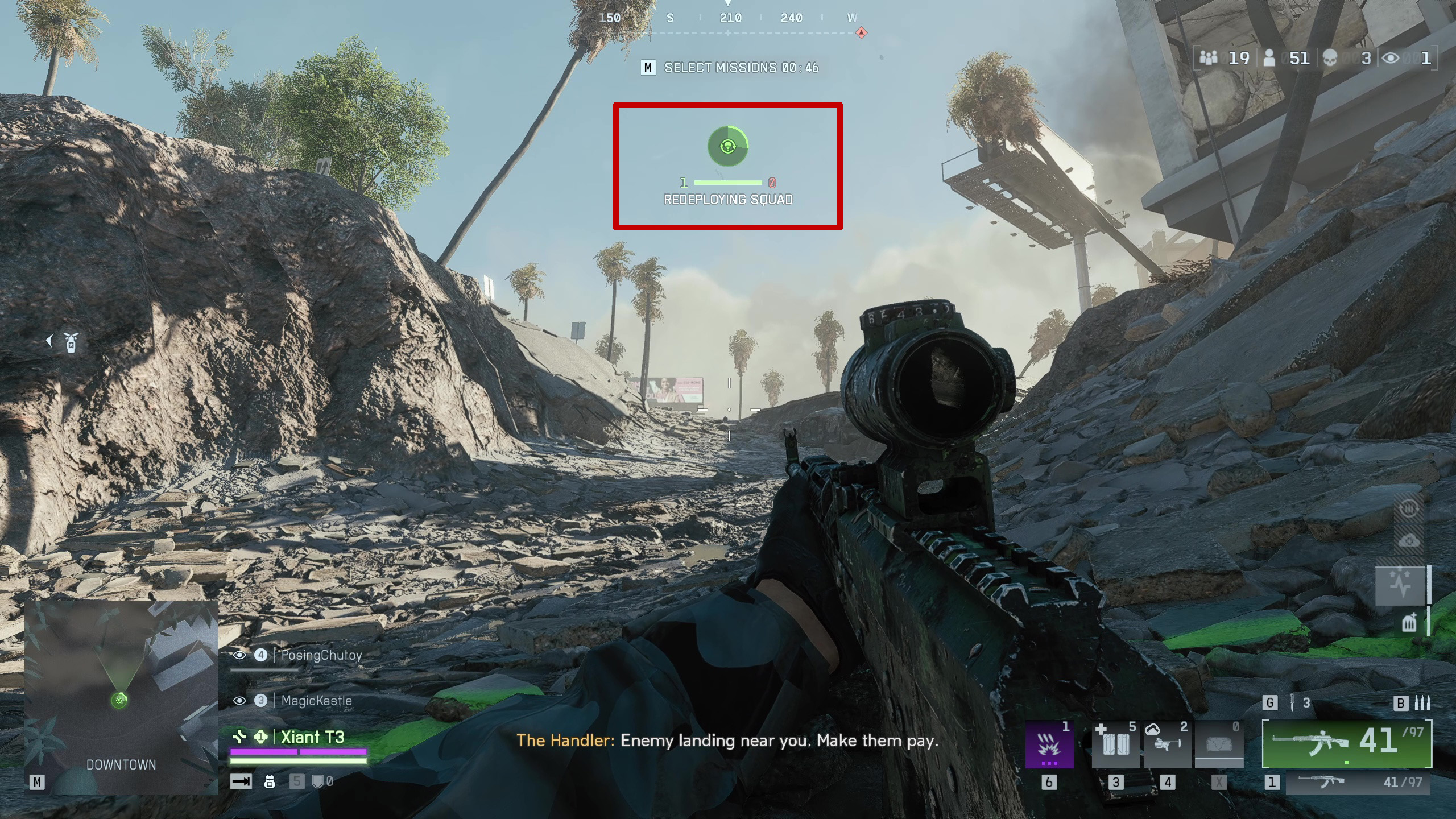Switch to the lower rifle weapon slot
1456x819 pixels.
pyautogui.click(x=1358, y=783)
